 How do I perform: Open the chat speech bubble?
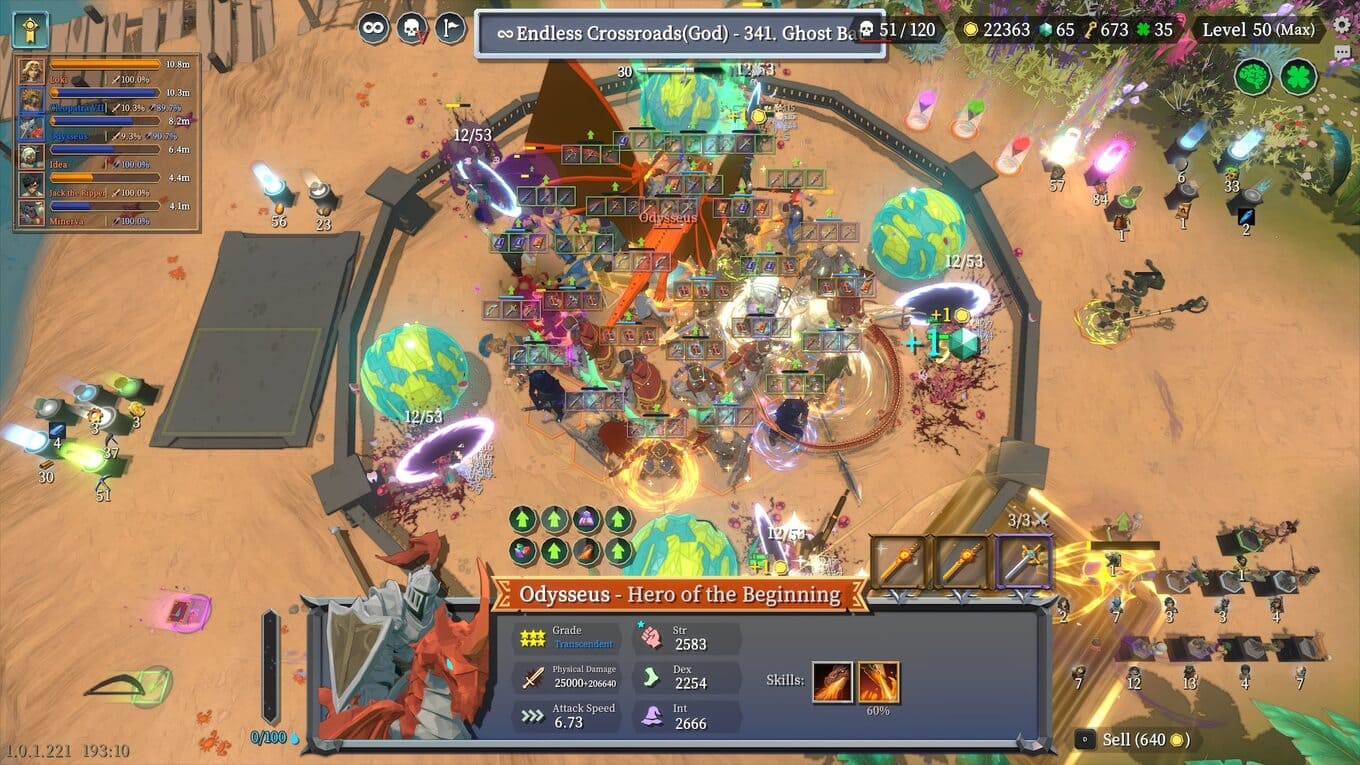point(1342,53)
